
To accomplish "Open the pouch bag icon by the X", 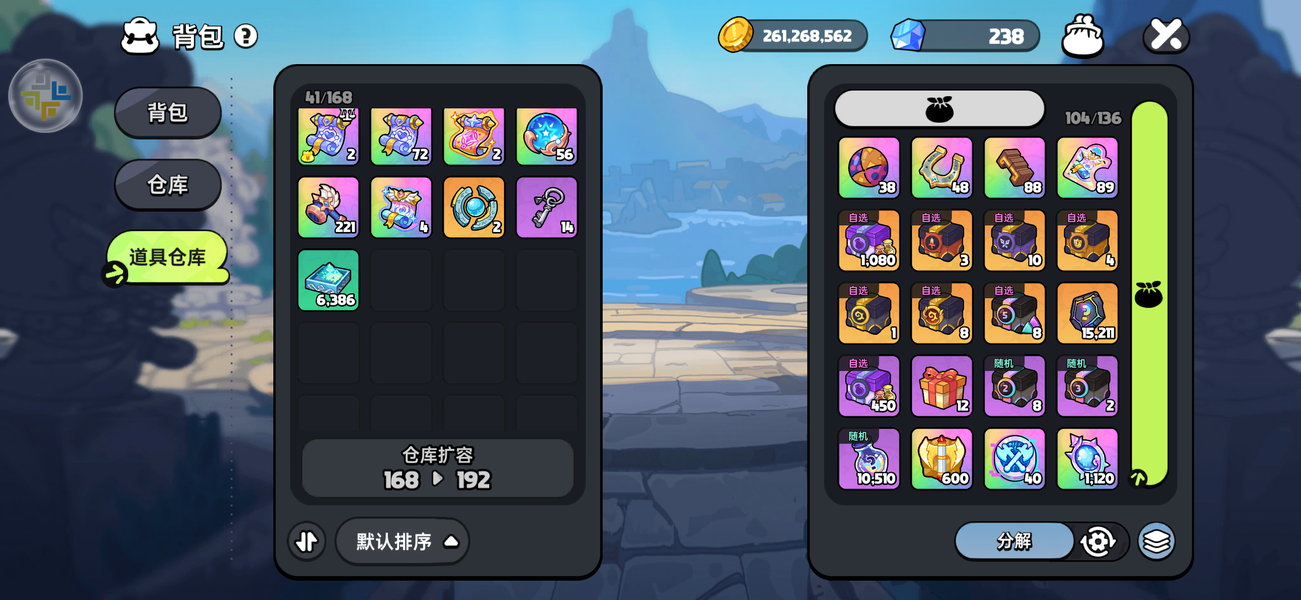I will (x=1083, y=36).
